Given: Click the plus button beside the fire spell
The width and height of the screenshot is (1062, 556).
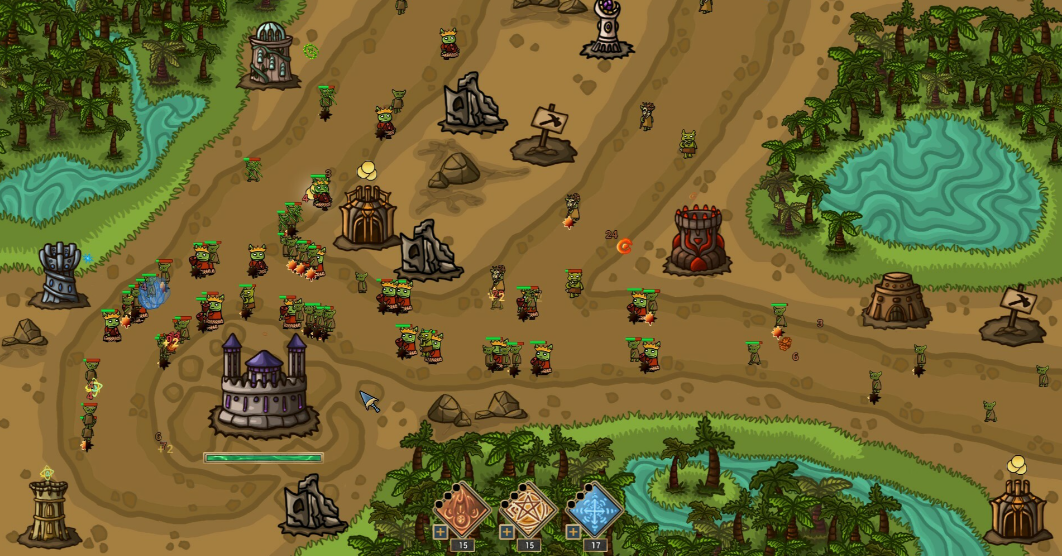Looking at the screenshot, I should 440,532.
